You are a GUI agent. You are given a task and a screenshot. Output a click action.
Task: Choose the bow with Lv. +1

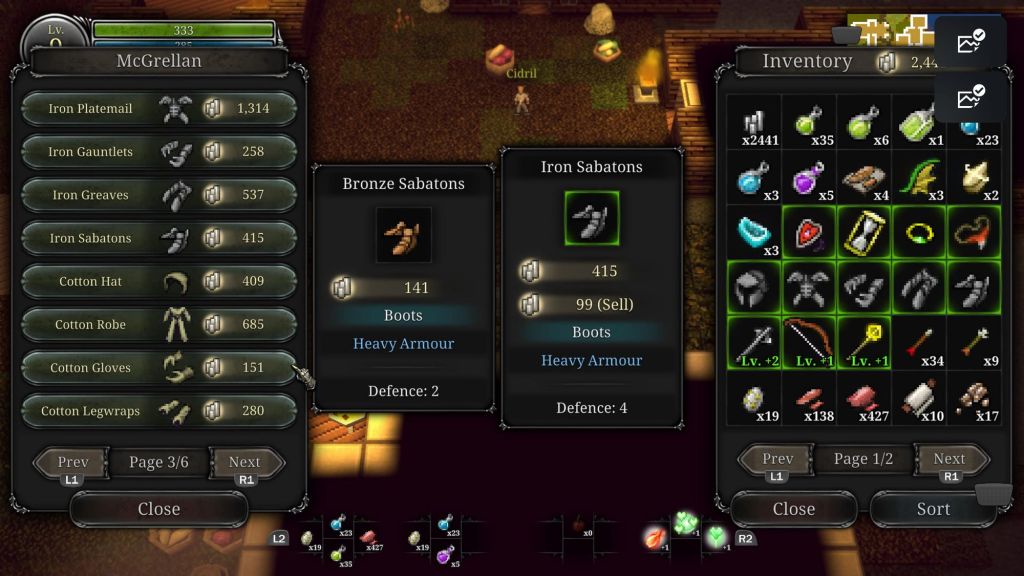pyautogui.click(x=809, y=343)
